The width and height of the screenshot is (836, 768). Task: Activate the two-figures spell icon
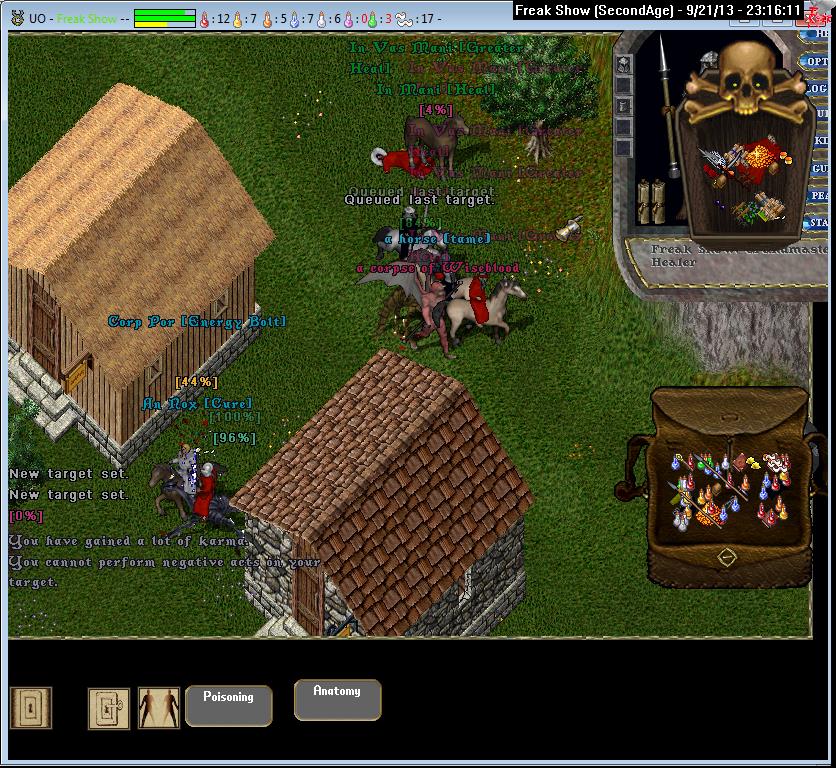pyautogui.click(x=159, y=708)
